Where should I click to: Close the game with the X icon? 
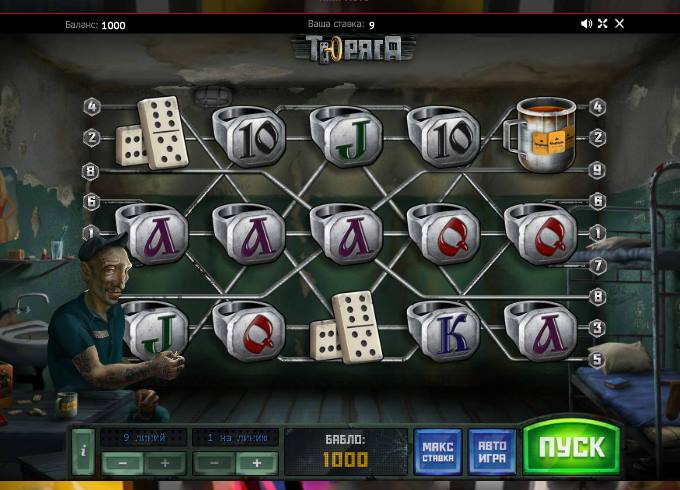pyautogui.click(x=619, y=24)
